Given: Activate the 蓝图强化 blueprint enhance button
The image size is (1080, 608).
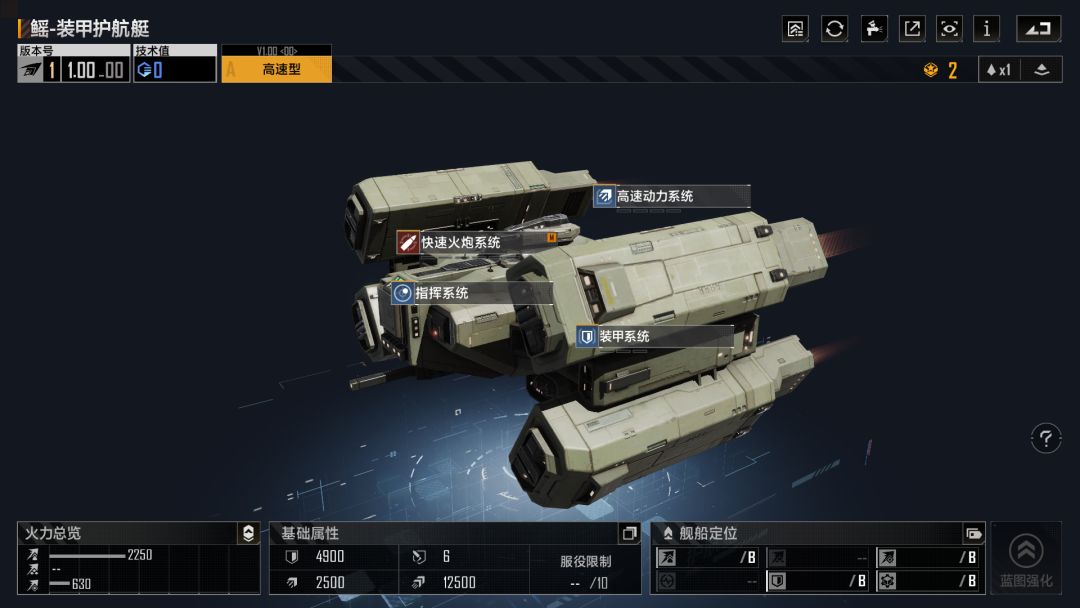Looking at the screenshot, I should point(1026,558).
